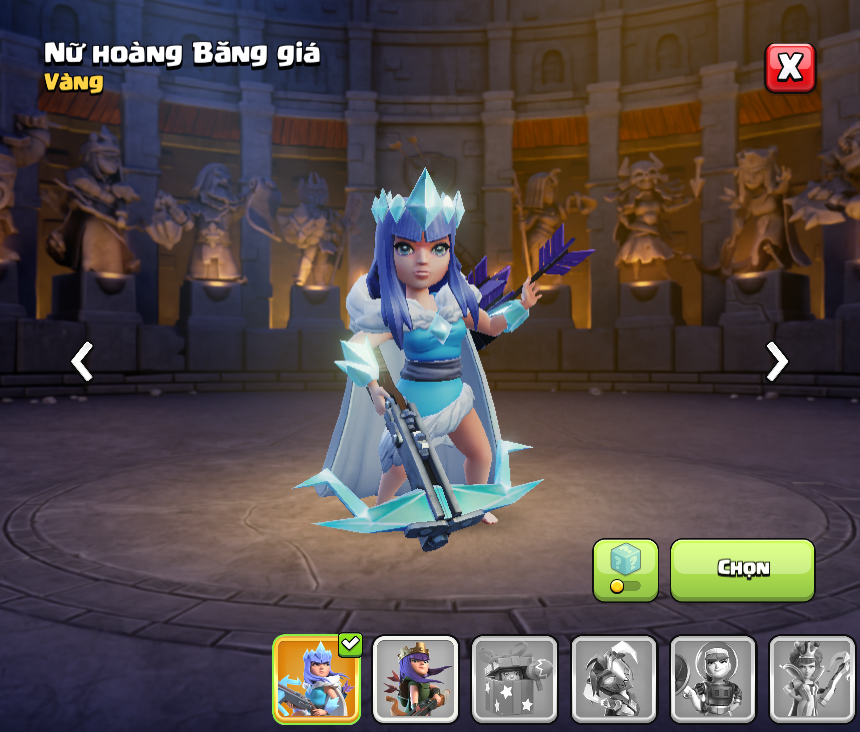
Task: Select the locked crowned queen skin thumbnail
Action: [x=811, y=679]
